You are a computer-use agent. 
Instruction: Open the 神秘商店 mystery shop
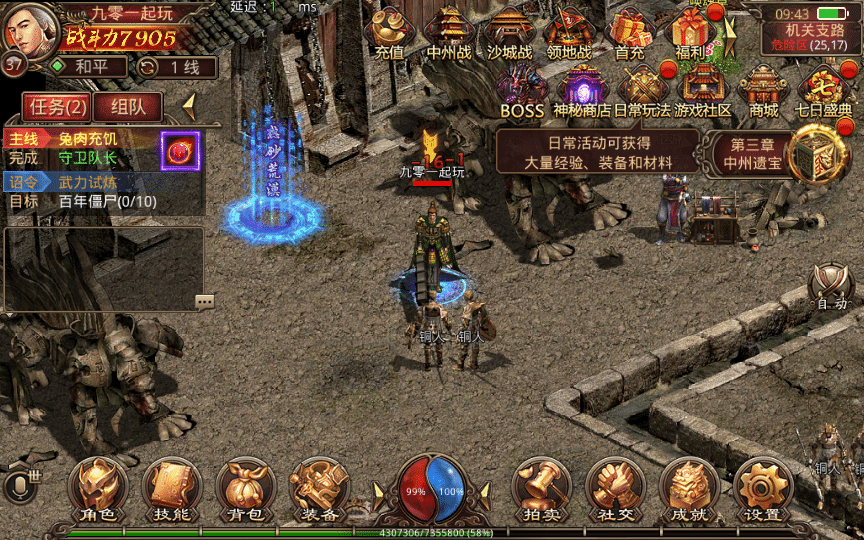(582, 90)
